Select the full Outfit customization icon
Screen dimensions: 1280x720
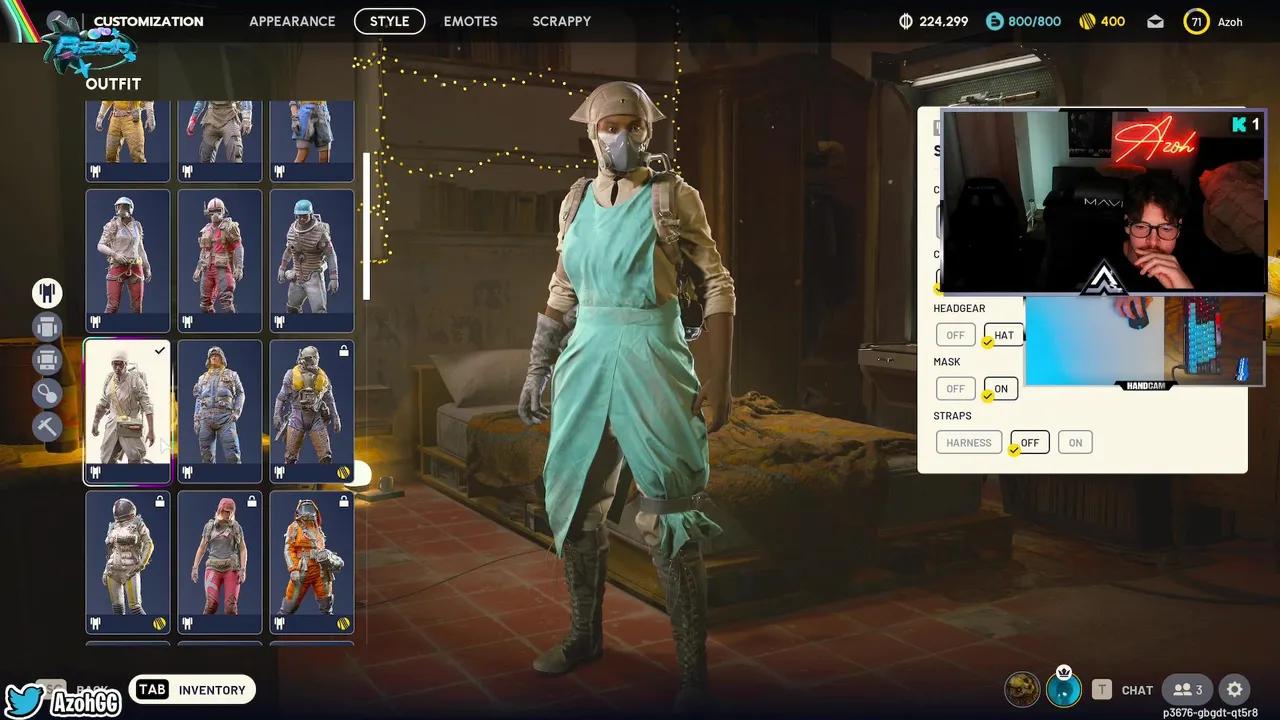[x=47, y=293]
